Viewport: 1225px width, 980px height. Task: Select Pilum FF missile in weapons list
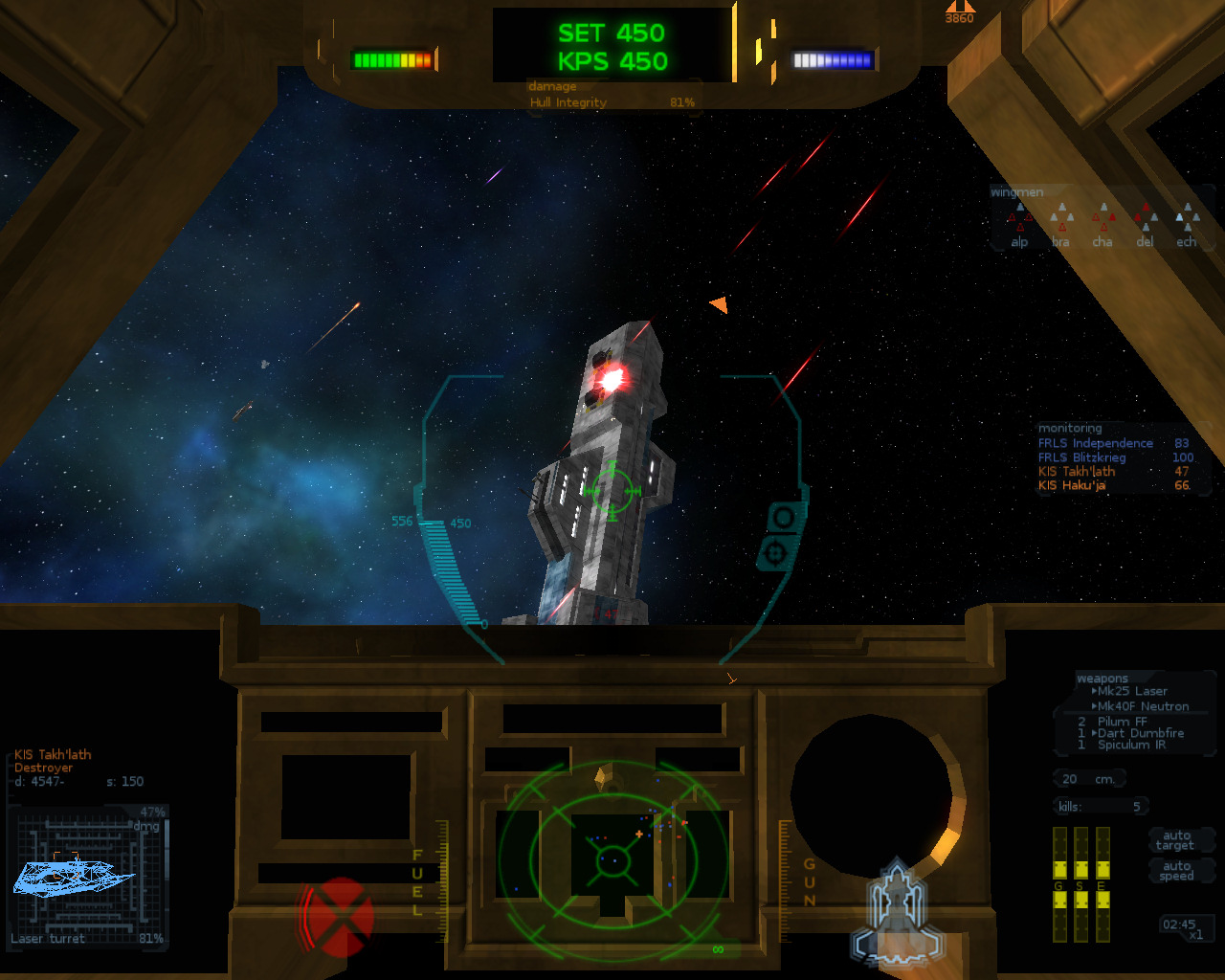(1122, 722)
